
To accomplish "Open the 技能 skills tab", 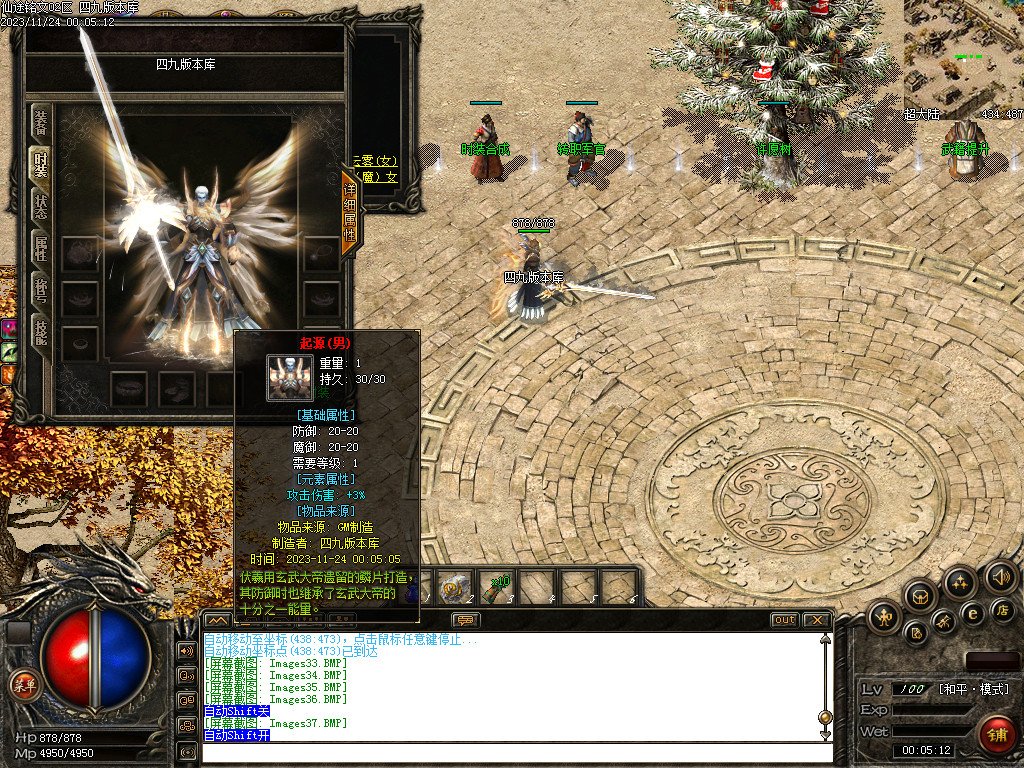I will tap(41, 332).
